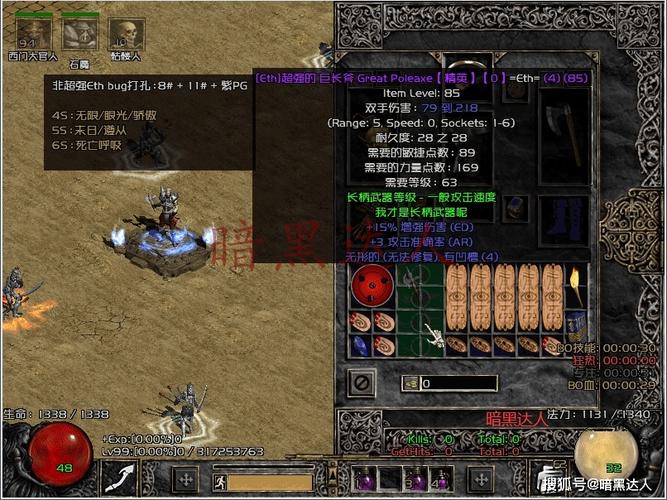Click the equipped blue boots slot

(564, 215)
